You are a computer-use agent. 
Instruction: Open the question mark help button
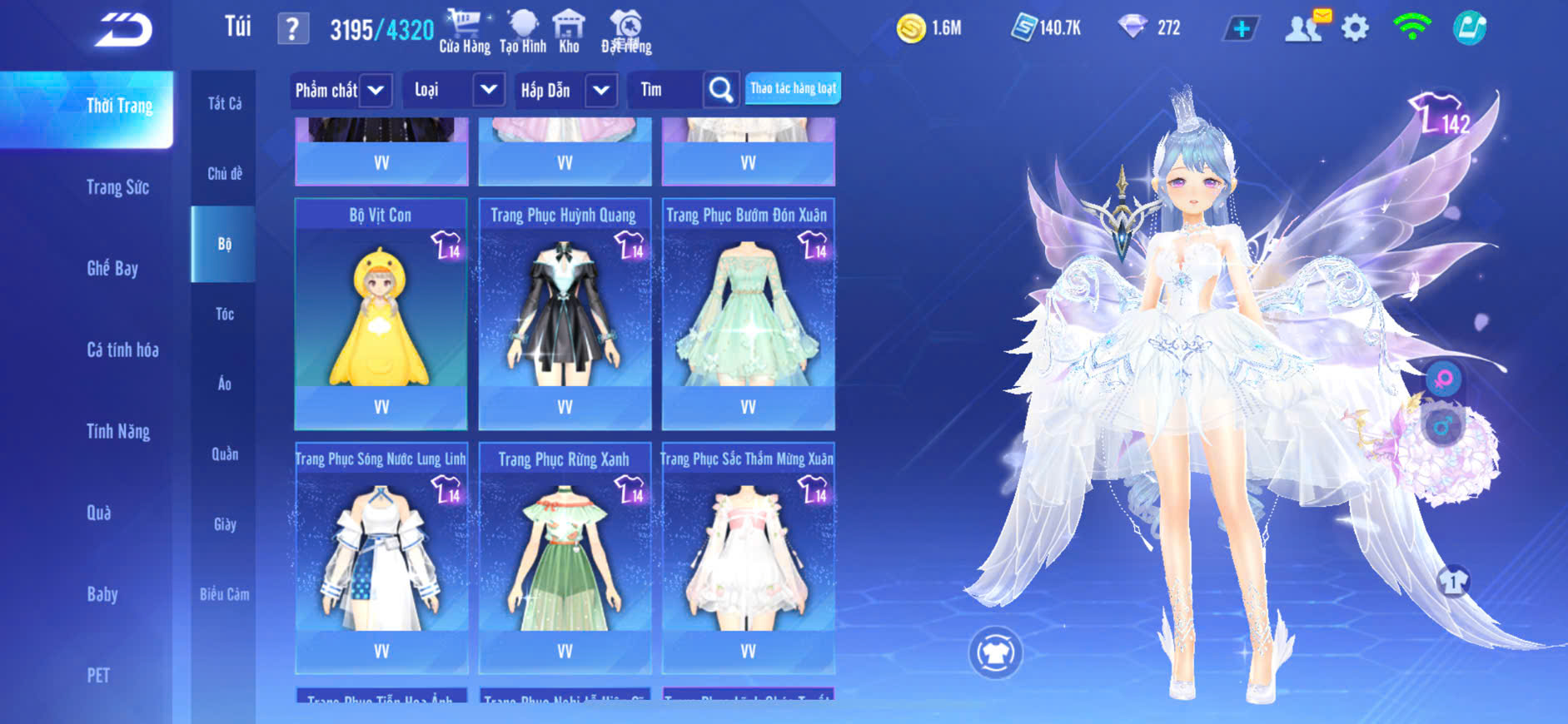click(292, 29)
